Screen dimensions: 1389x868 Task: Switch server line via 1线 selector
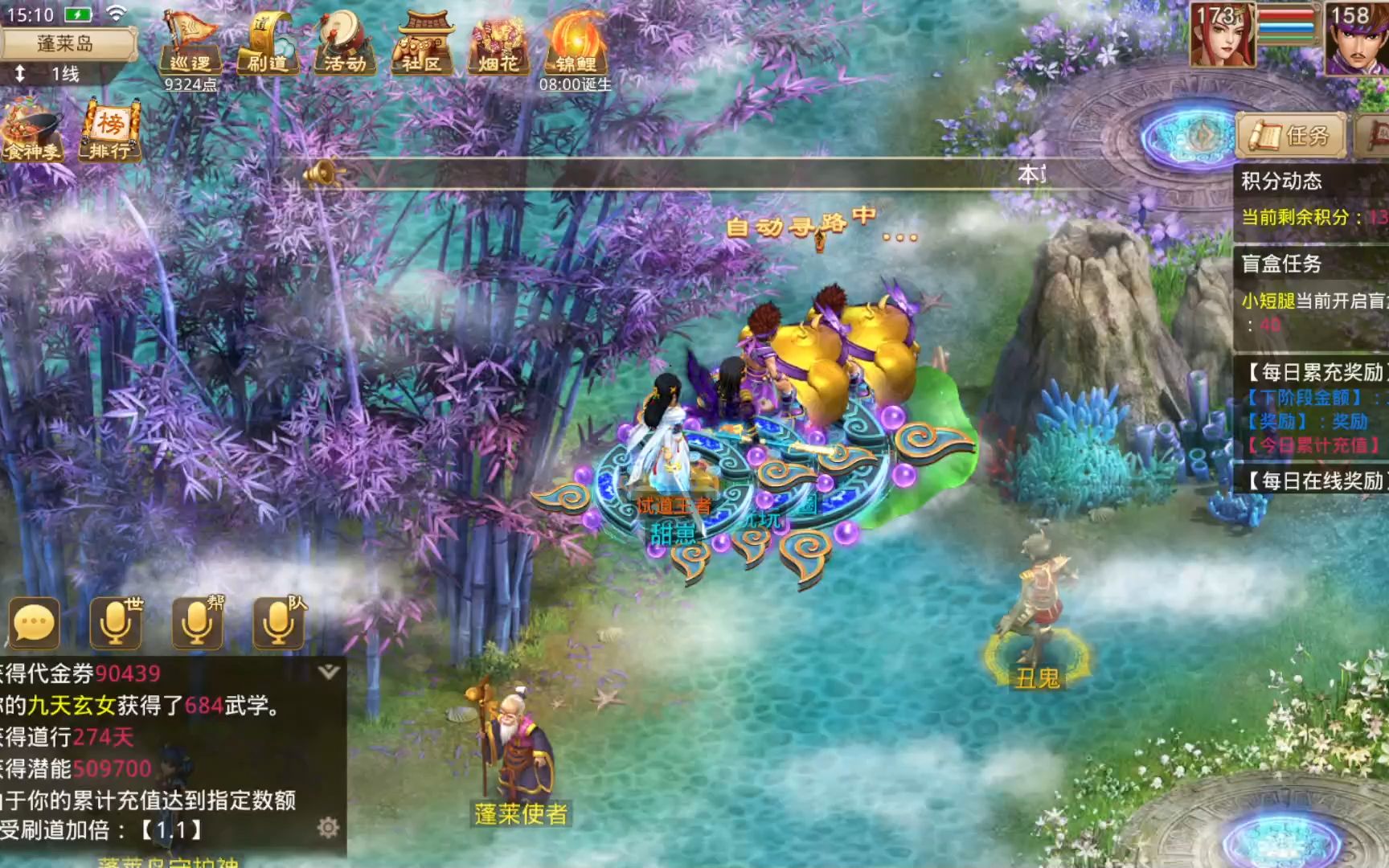pyautogui.click(x=56, y=75)
